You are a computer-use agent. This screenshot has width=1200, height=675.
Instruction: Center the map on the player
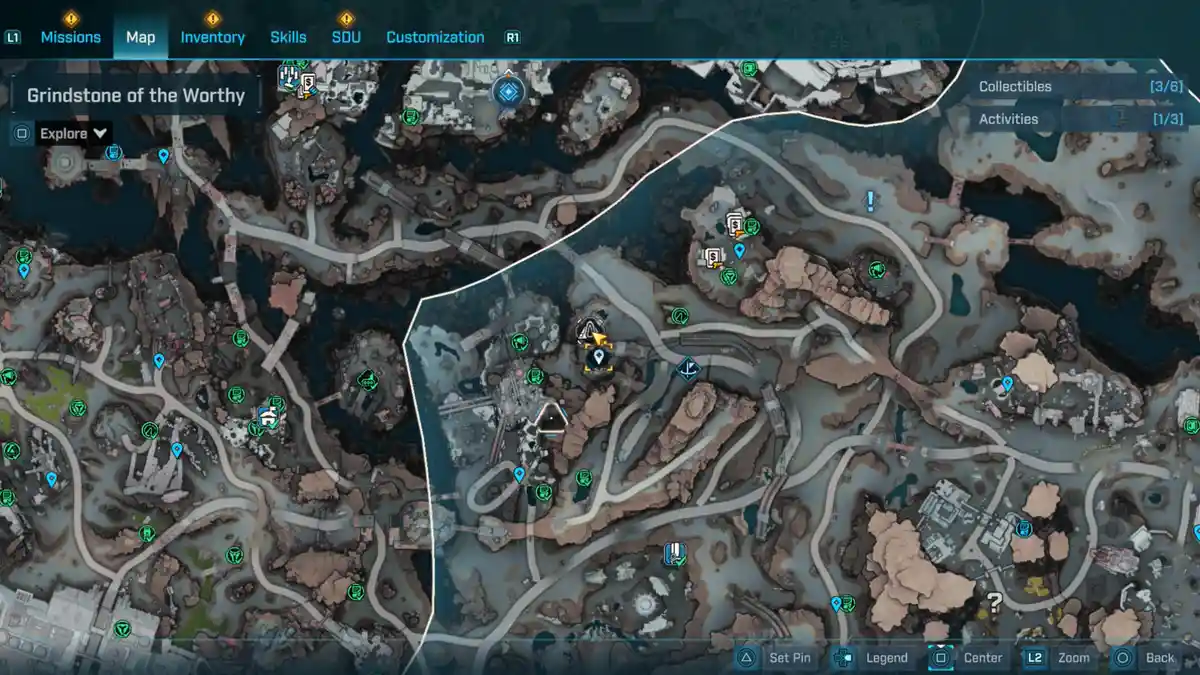point(969,658)
